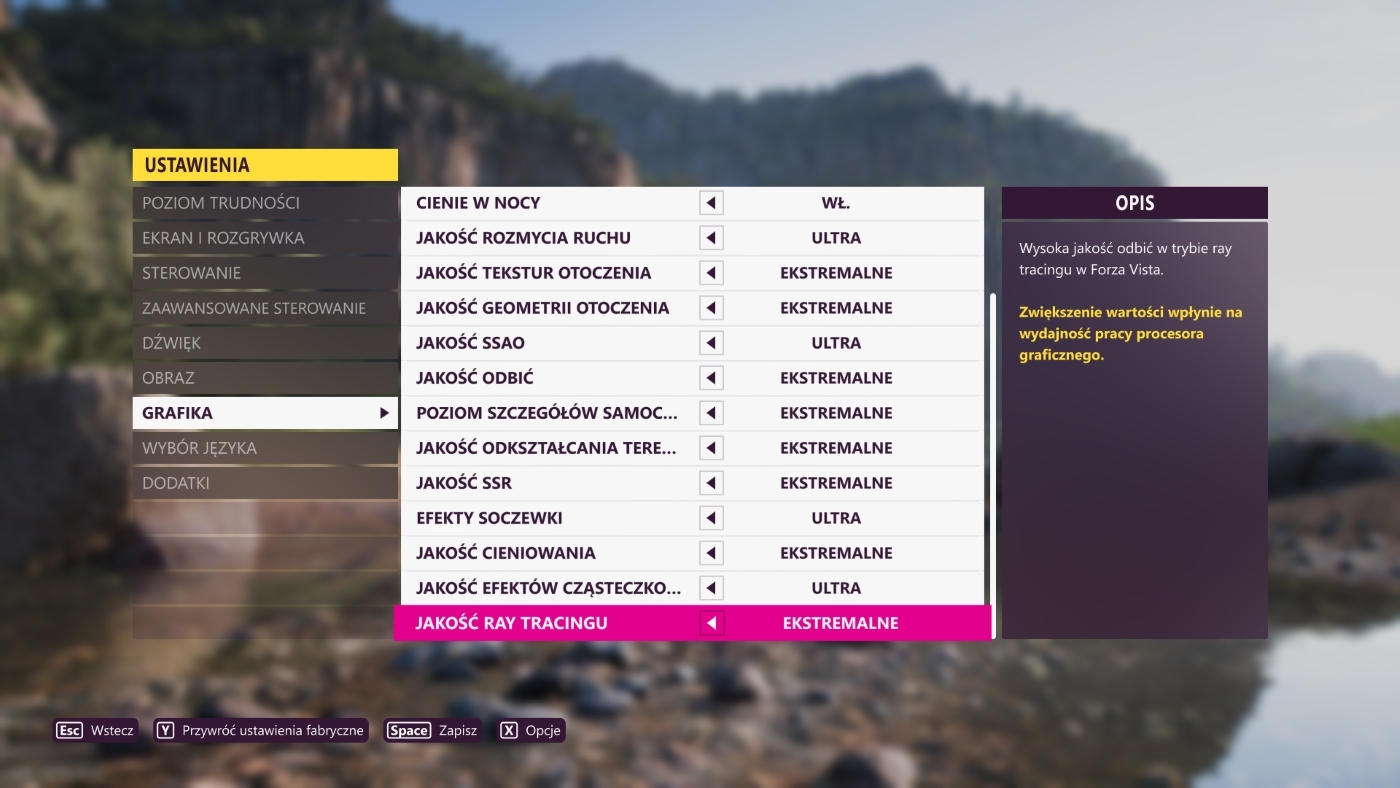Click the left arrow for Jakość Rozmycia Ruchu
The width and height of the screenshot is (1400, 788).
(x=711, y=238)
